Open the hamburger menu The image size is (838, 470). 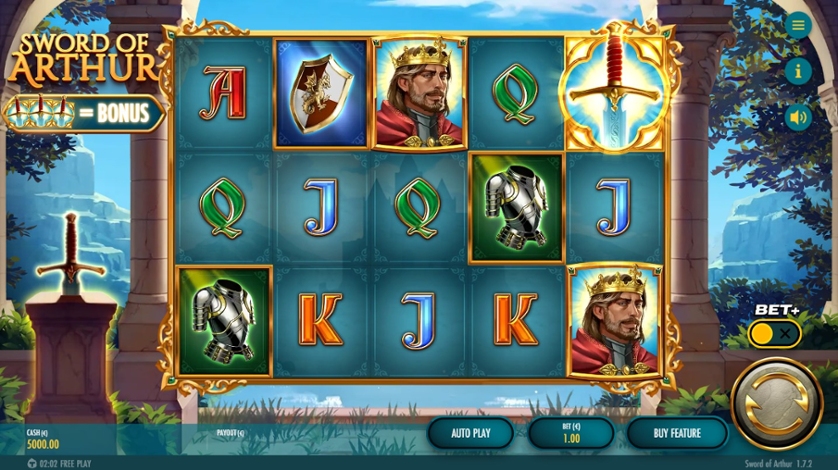pyautogui.click(x=797, y=26)
